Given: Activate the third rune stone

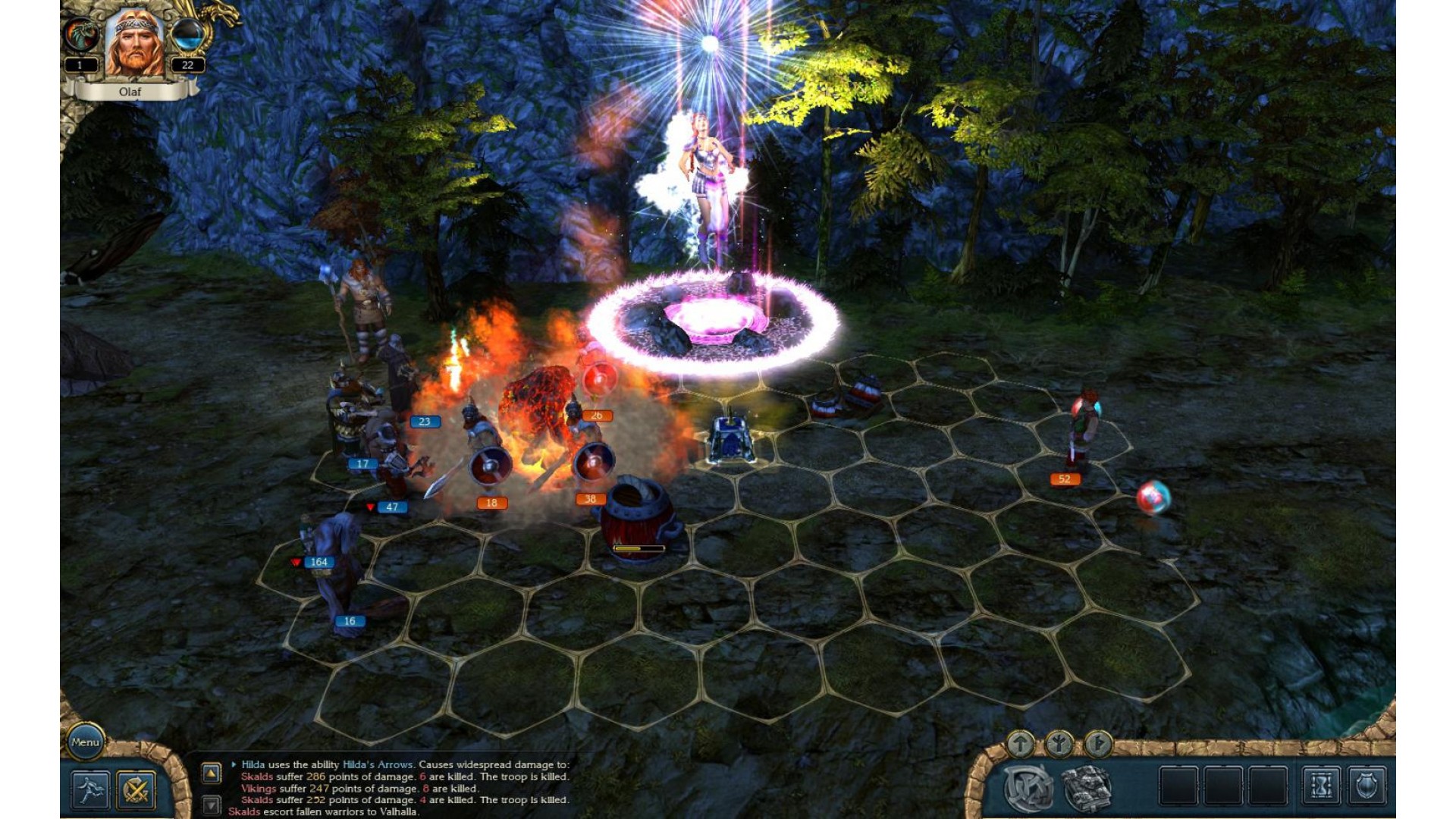Looking at the screenshot, I should point(1097,745).
